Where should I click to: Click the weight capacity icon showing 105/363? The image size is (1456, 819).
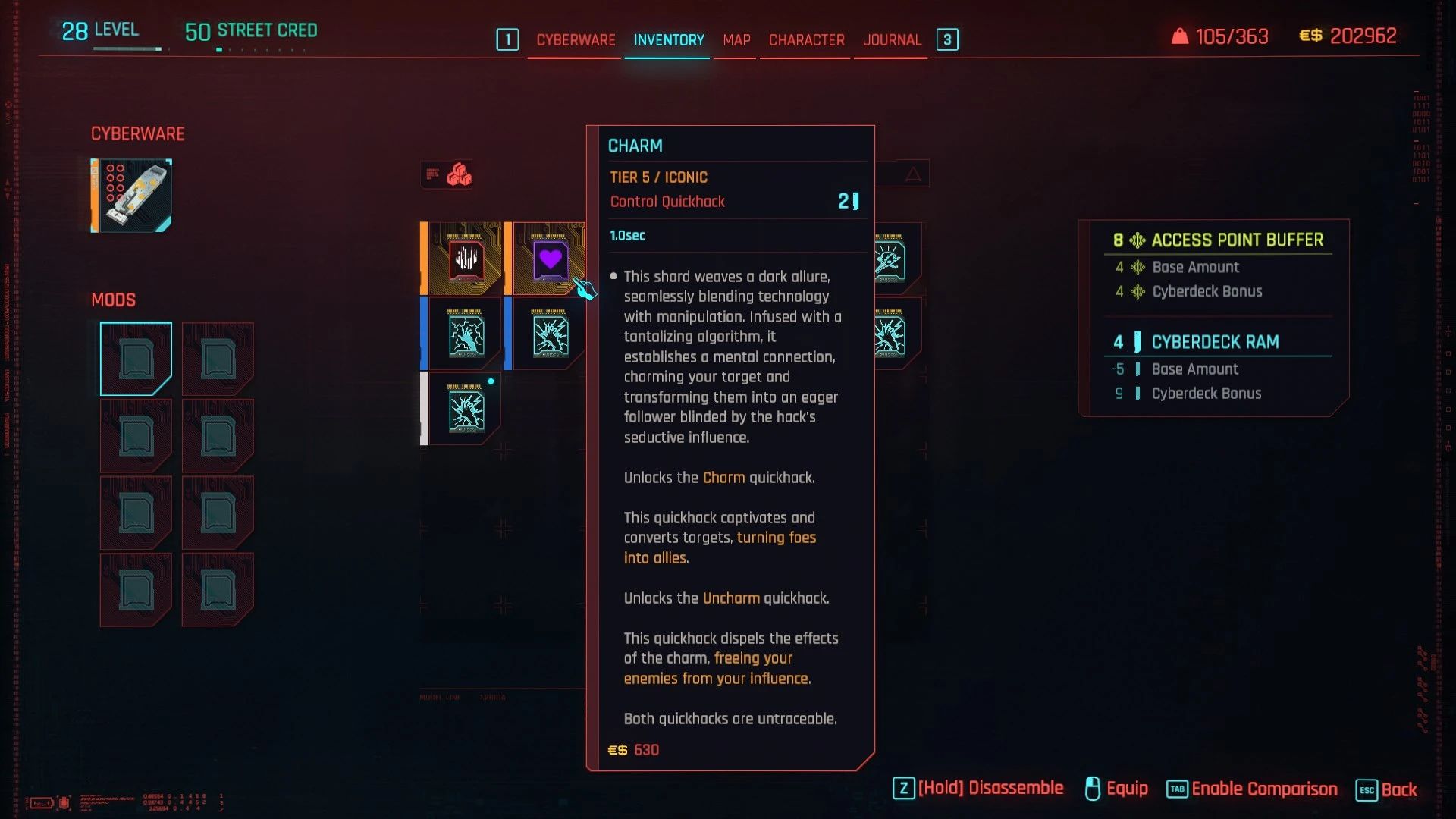[x=1181, y=36]
